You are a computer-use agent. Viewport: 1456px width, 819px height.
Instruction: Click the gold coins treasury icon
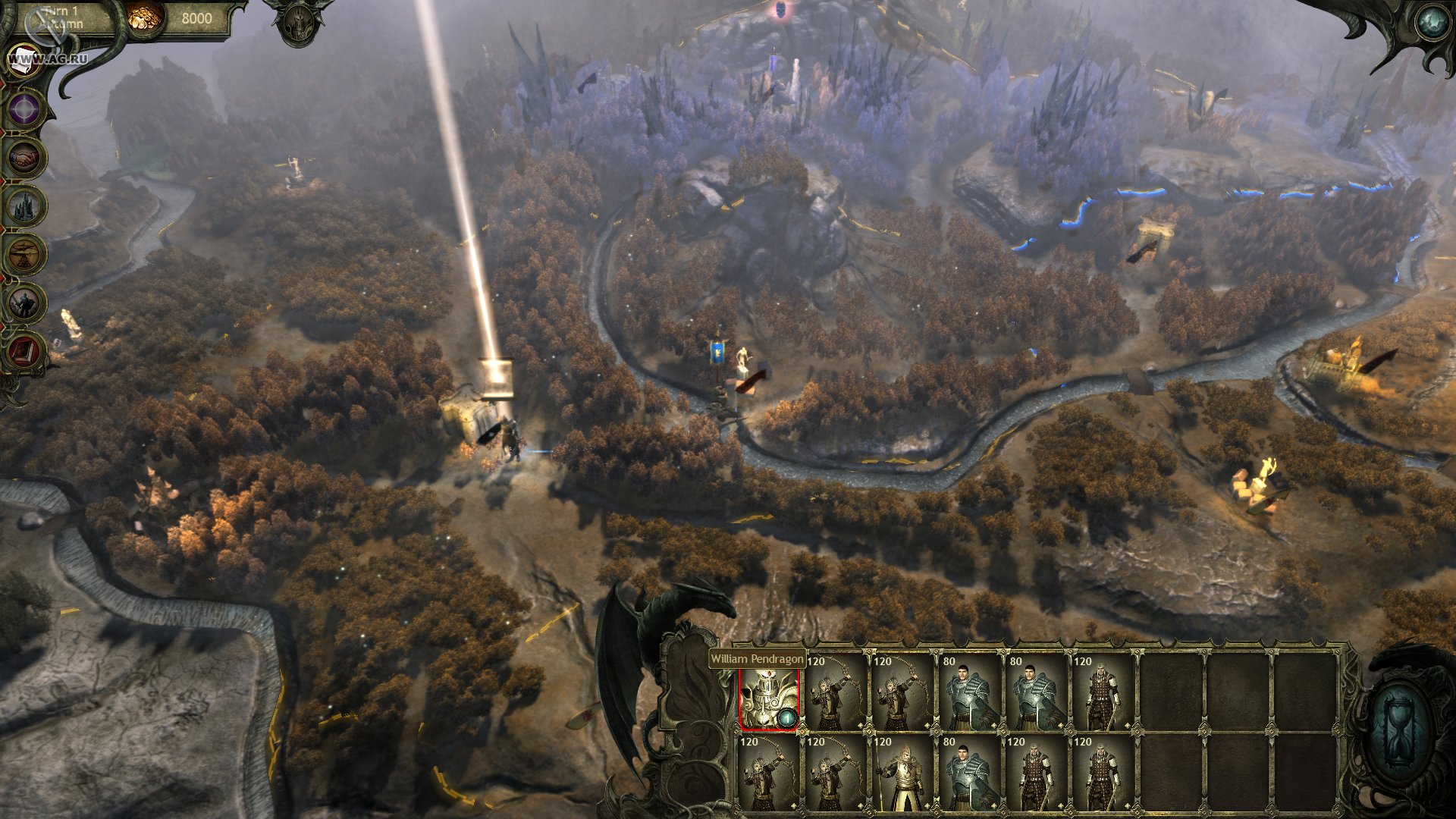pos(143,17)
